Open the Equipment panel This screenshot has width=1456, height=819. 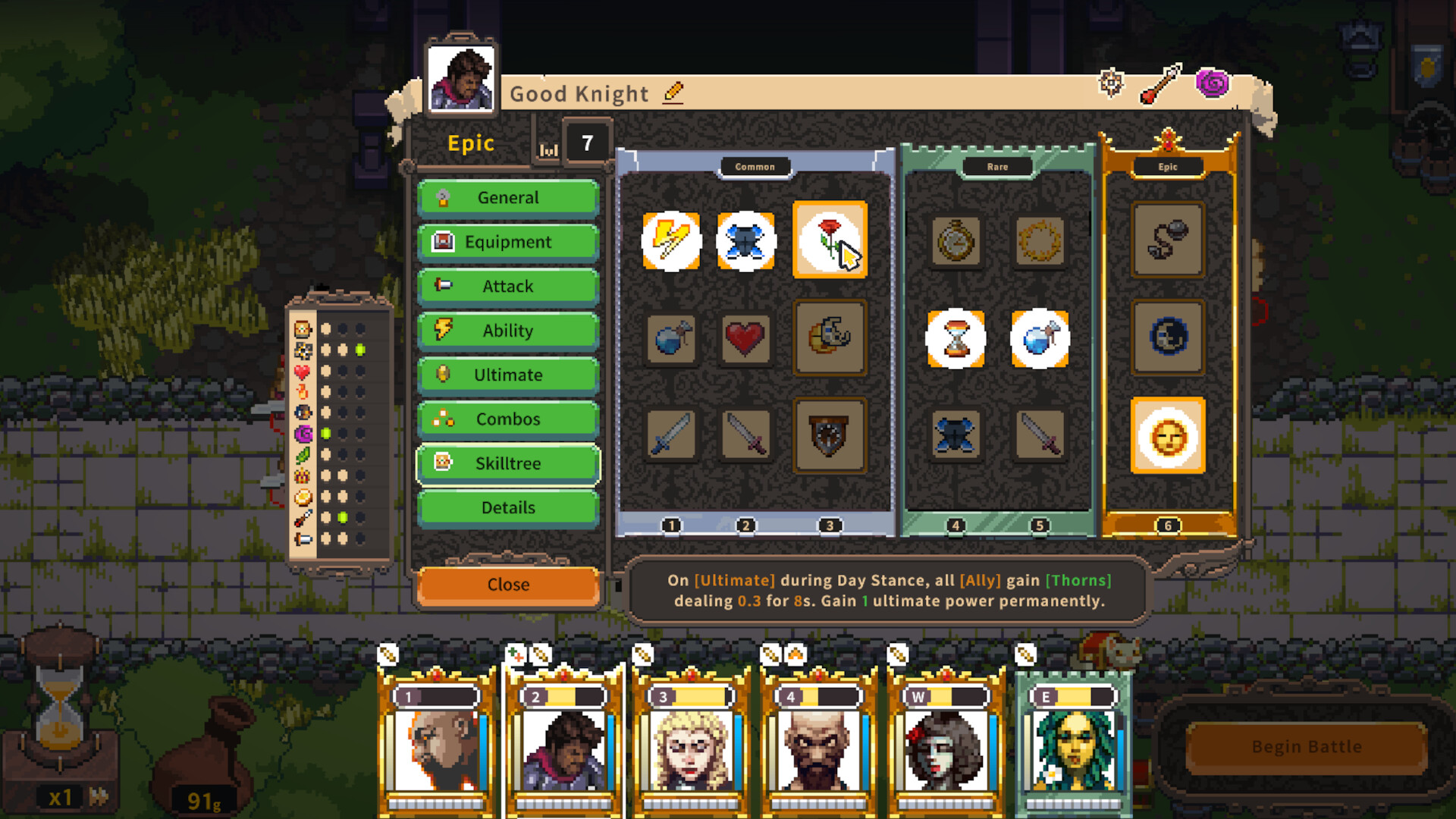507,242
